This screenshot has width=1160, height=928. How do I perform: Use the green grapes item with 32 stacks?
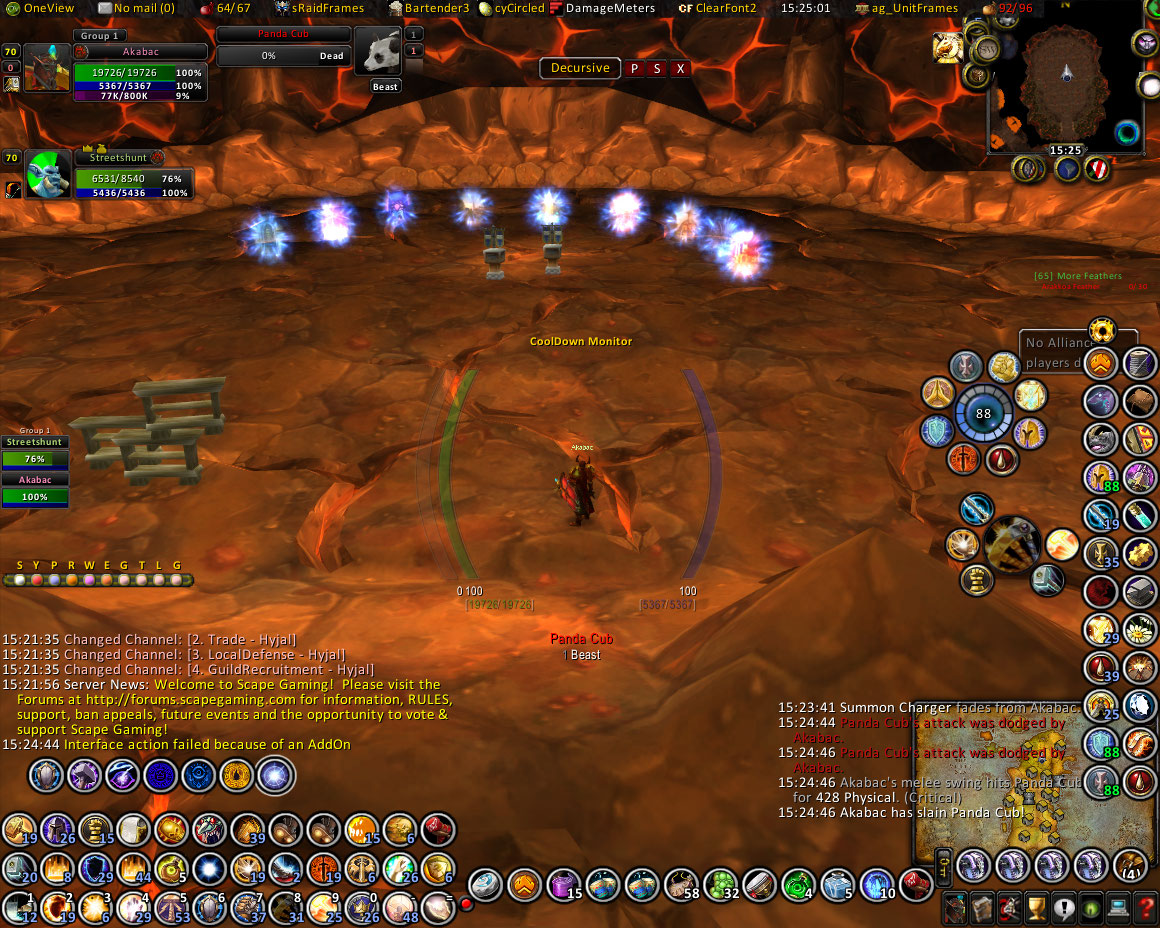pyautogui.click(x=720, y=884)
